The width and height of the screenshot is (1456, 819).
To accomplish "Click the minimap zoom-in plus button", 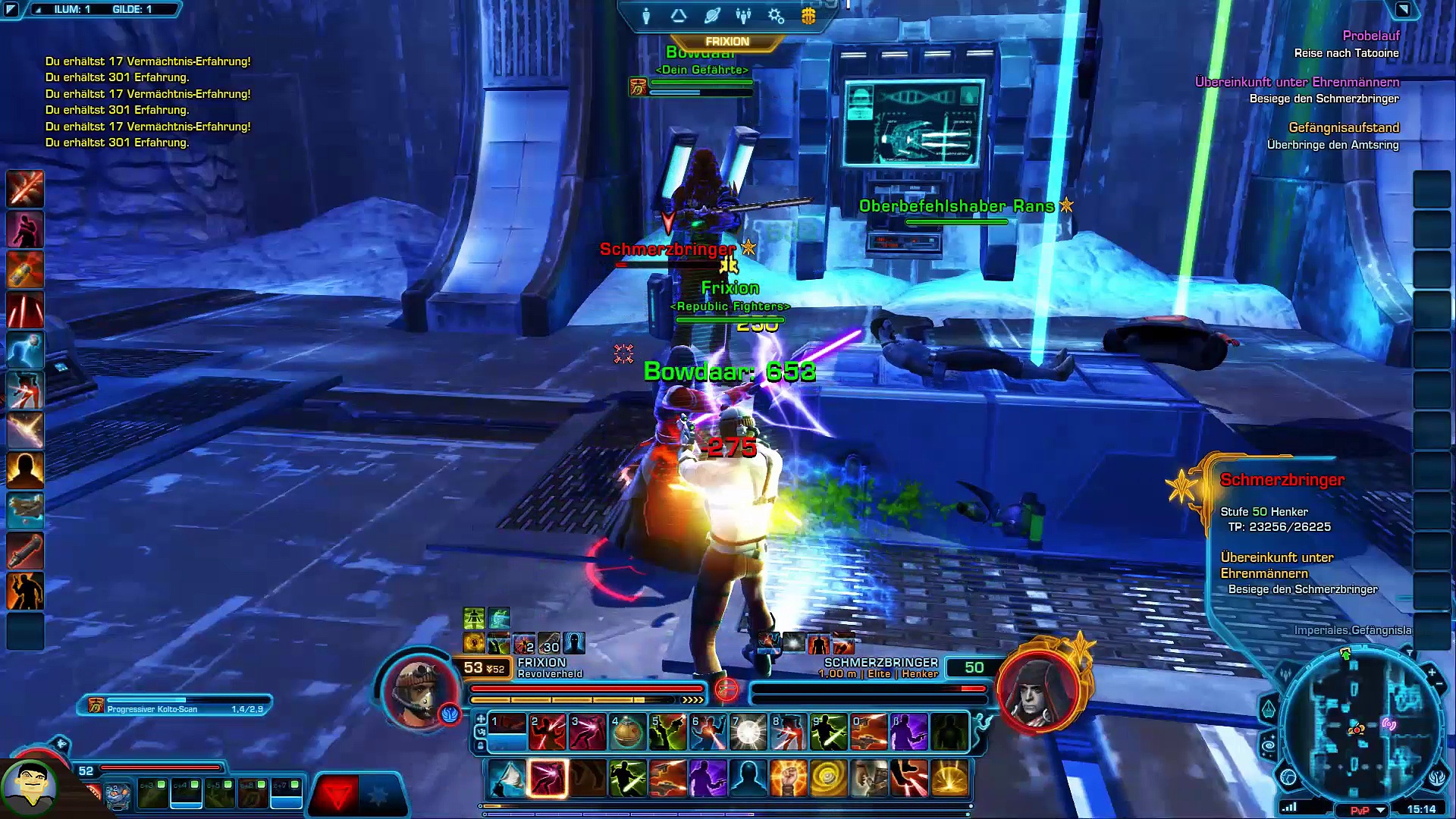I will 1432,673.
